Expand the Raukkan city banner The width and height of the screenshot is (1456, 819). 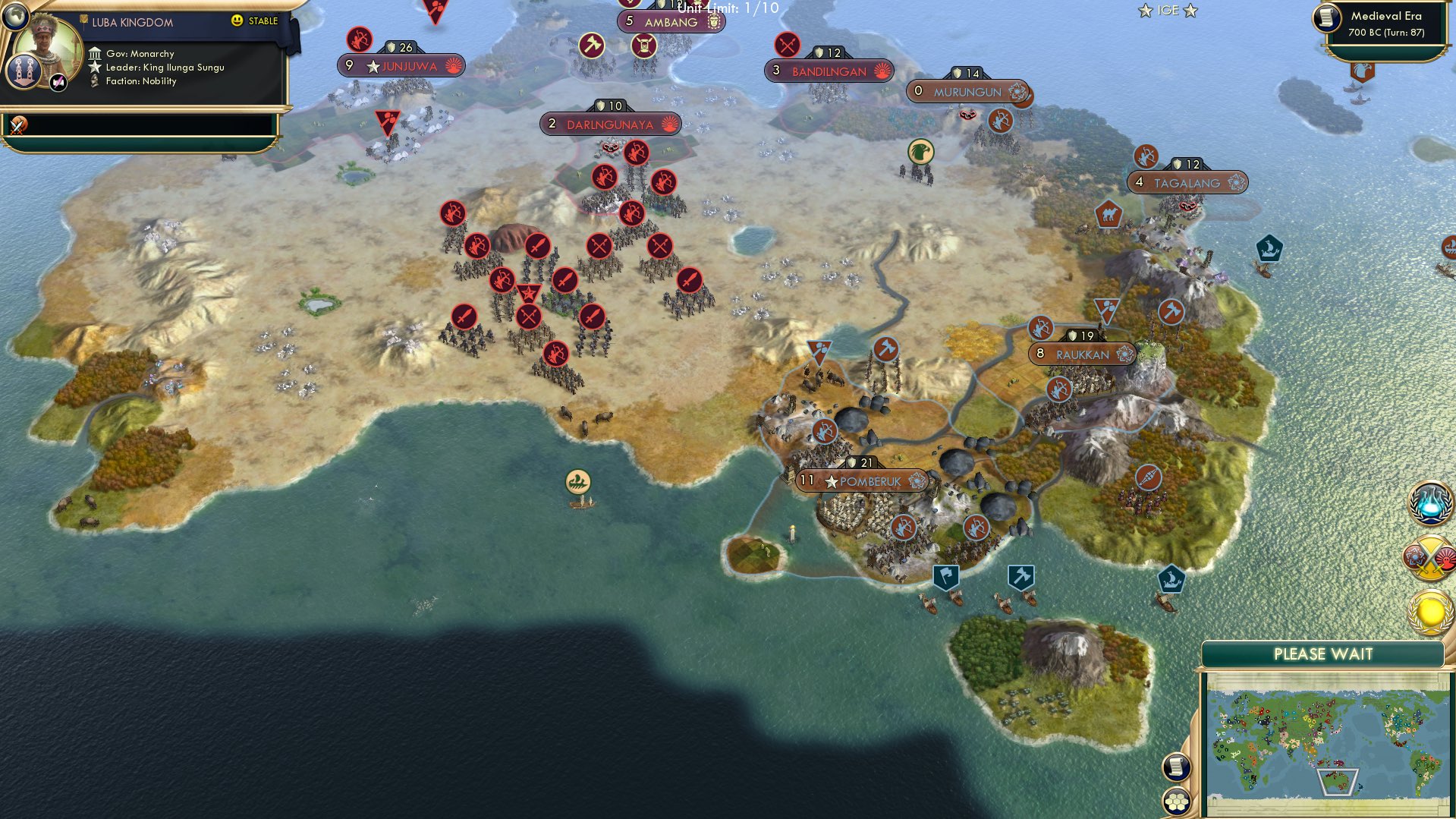(x=1081, y=353)
